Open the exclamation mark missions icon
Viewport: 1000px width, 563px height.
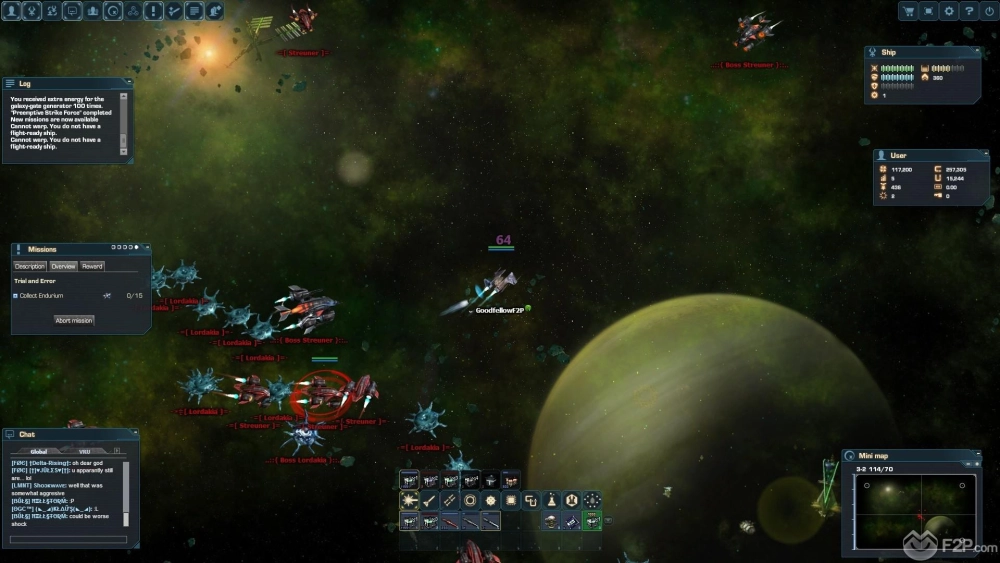tap(153, 11)
